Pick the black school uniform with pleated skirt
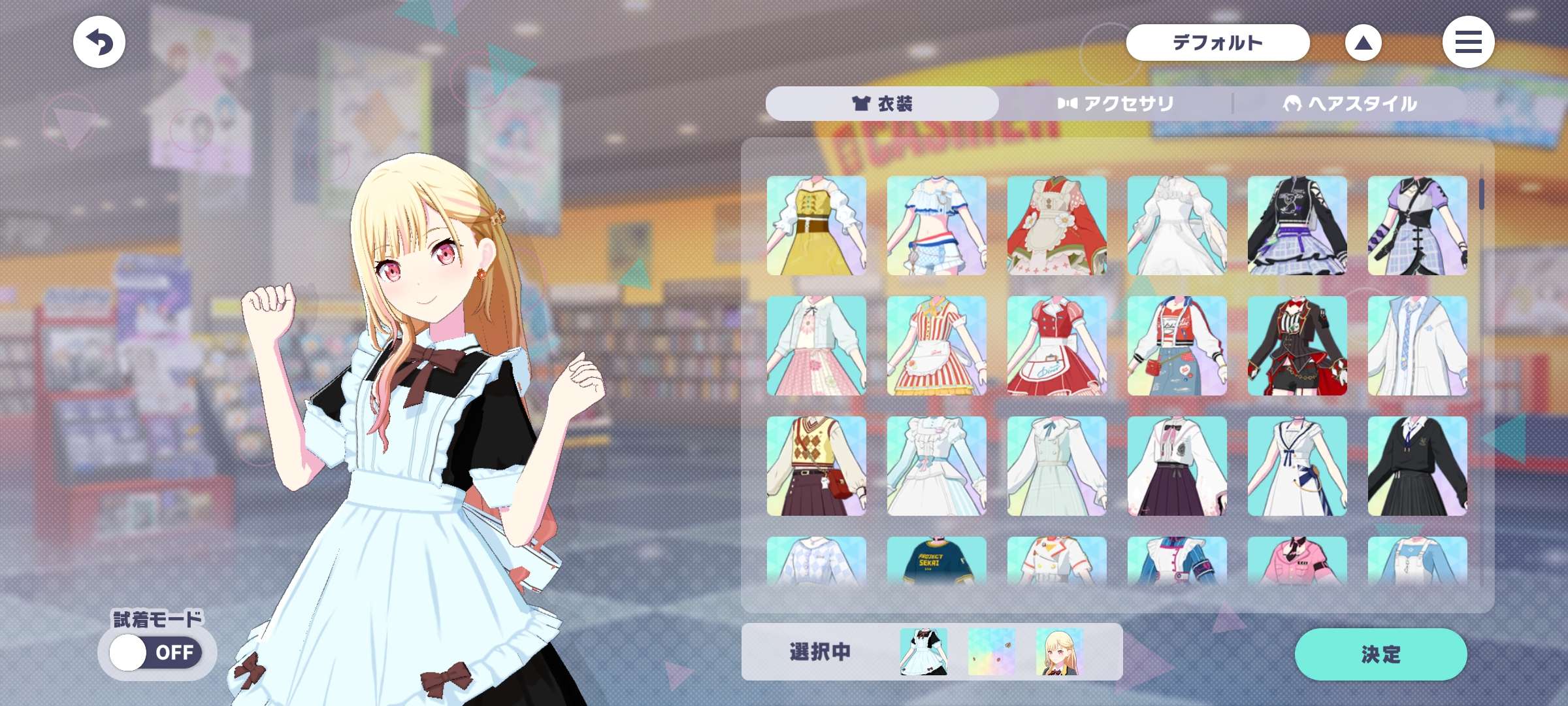 pyautogui.click(x=1418, y=466)
